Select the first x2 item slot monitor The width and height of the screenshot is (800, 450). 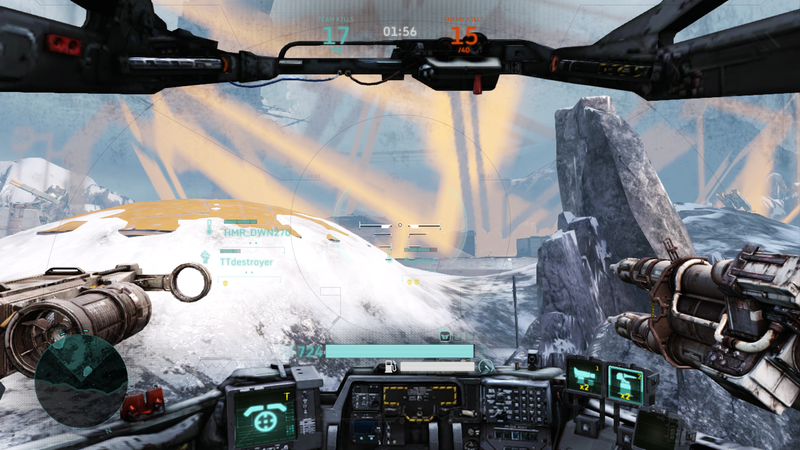click(582, 378)
